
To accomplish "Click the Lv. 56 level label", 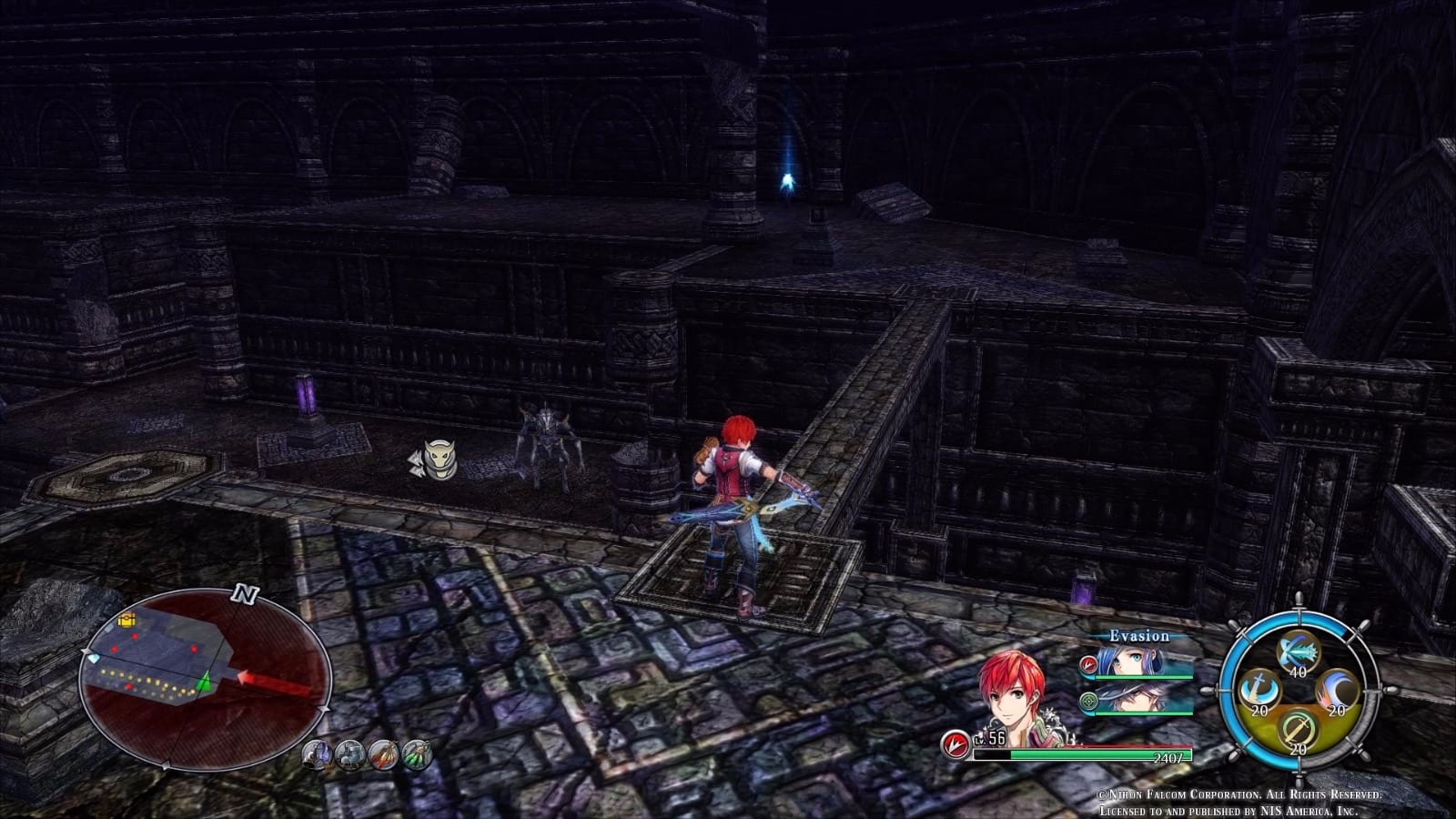I will (x=990, y=739).
